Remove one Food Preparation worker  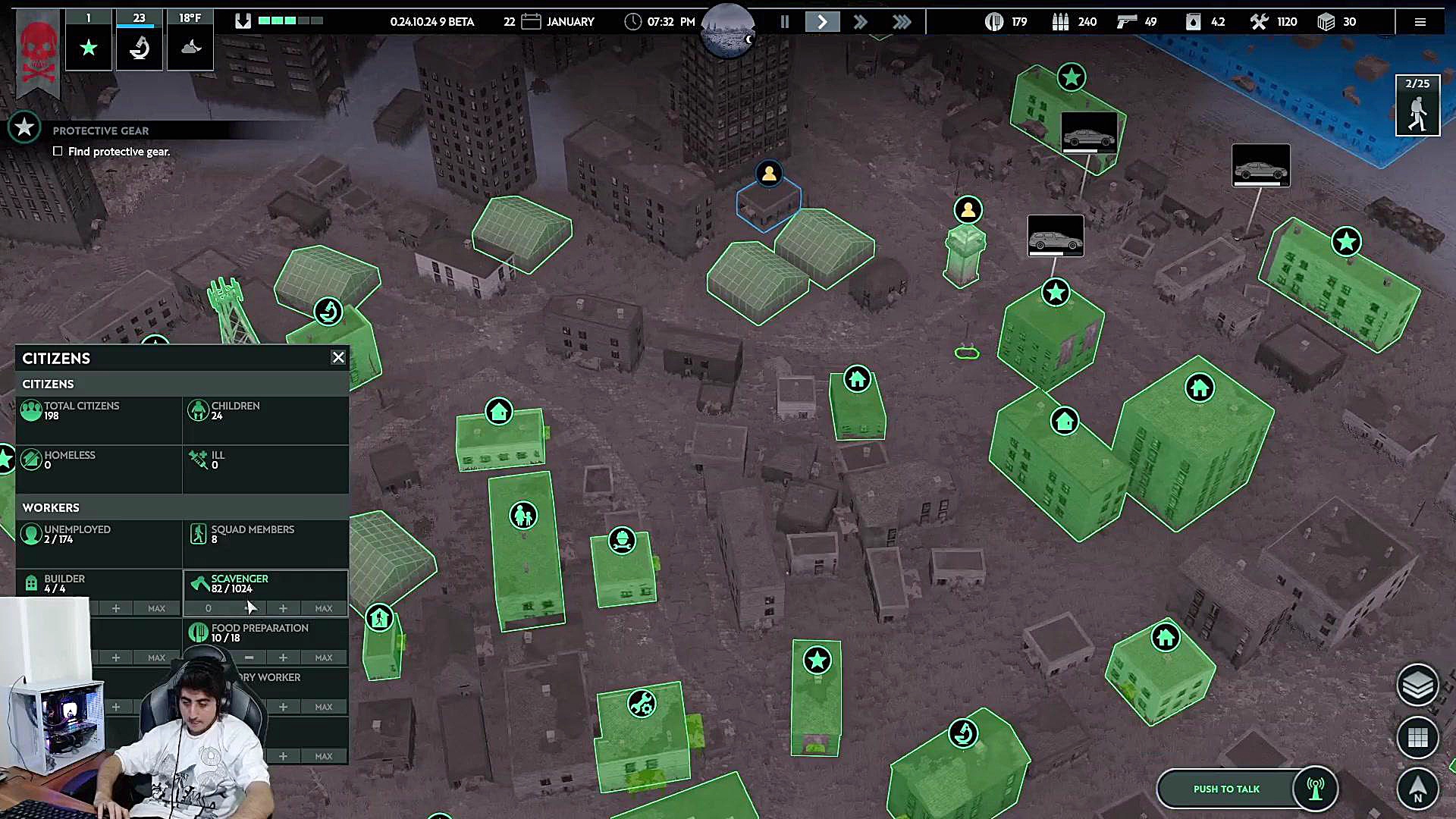[x=249, y=657]
